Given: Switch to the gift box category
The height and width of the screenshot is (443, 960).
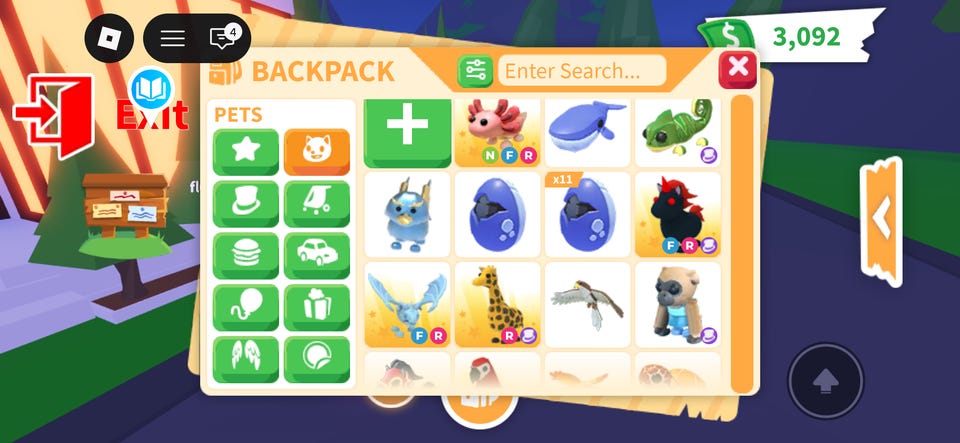Looking at the screenshot, I should tap(317, 308).
